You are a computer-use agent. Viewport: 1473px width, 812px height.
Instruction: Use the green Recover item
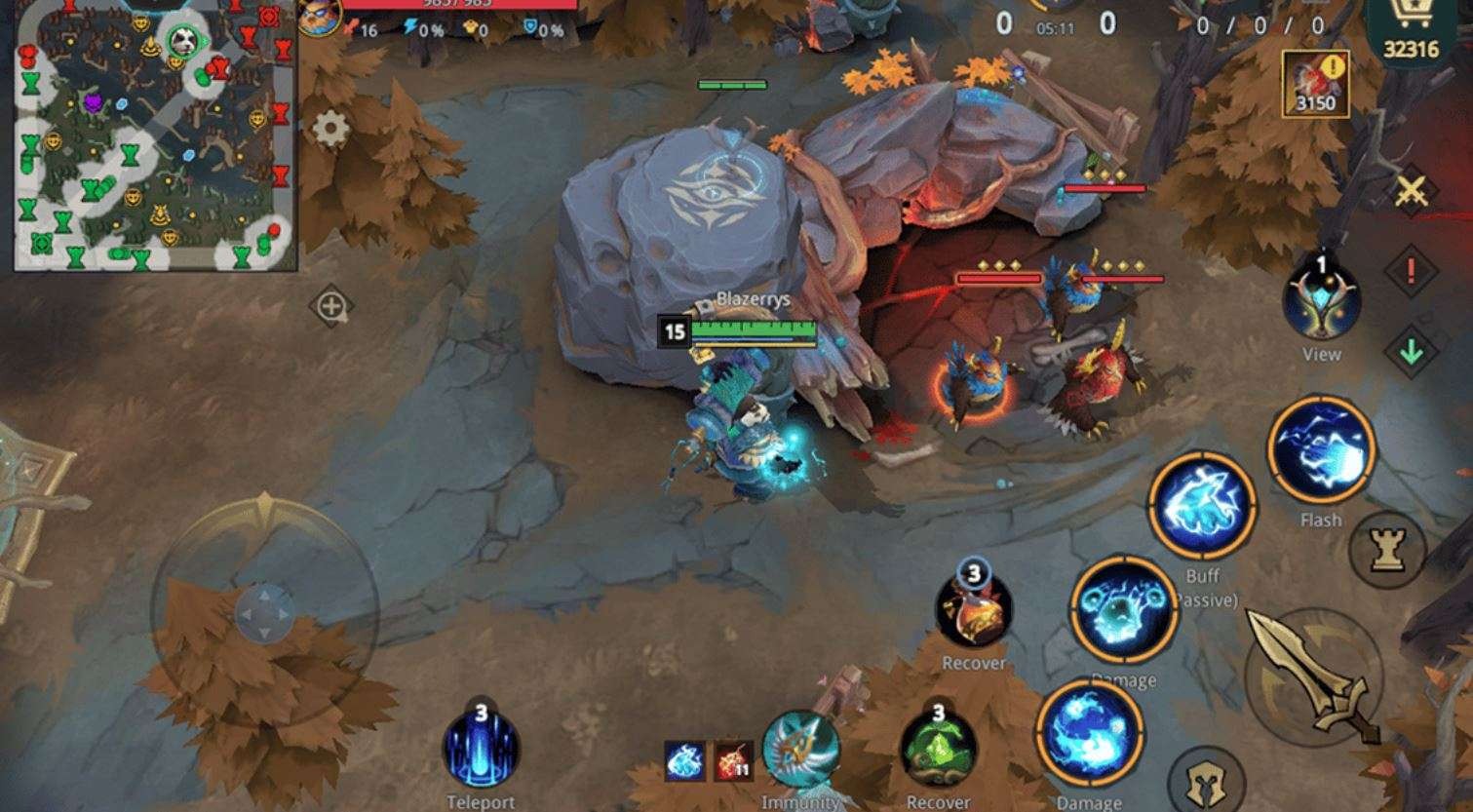937,749
